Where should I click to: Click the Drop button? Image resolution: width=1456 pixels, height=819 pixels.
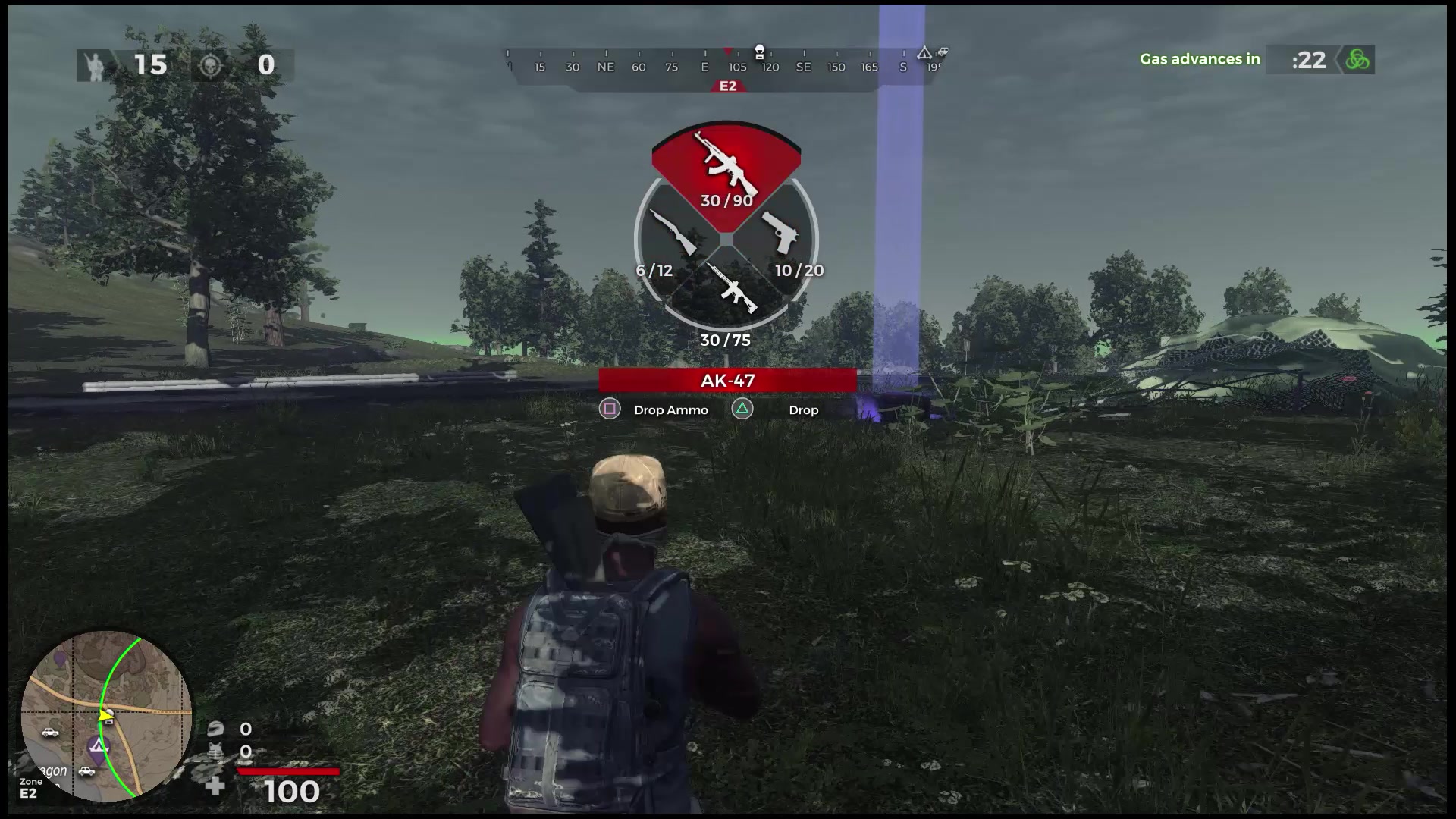tap(802, 409)
